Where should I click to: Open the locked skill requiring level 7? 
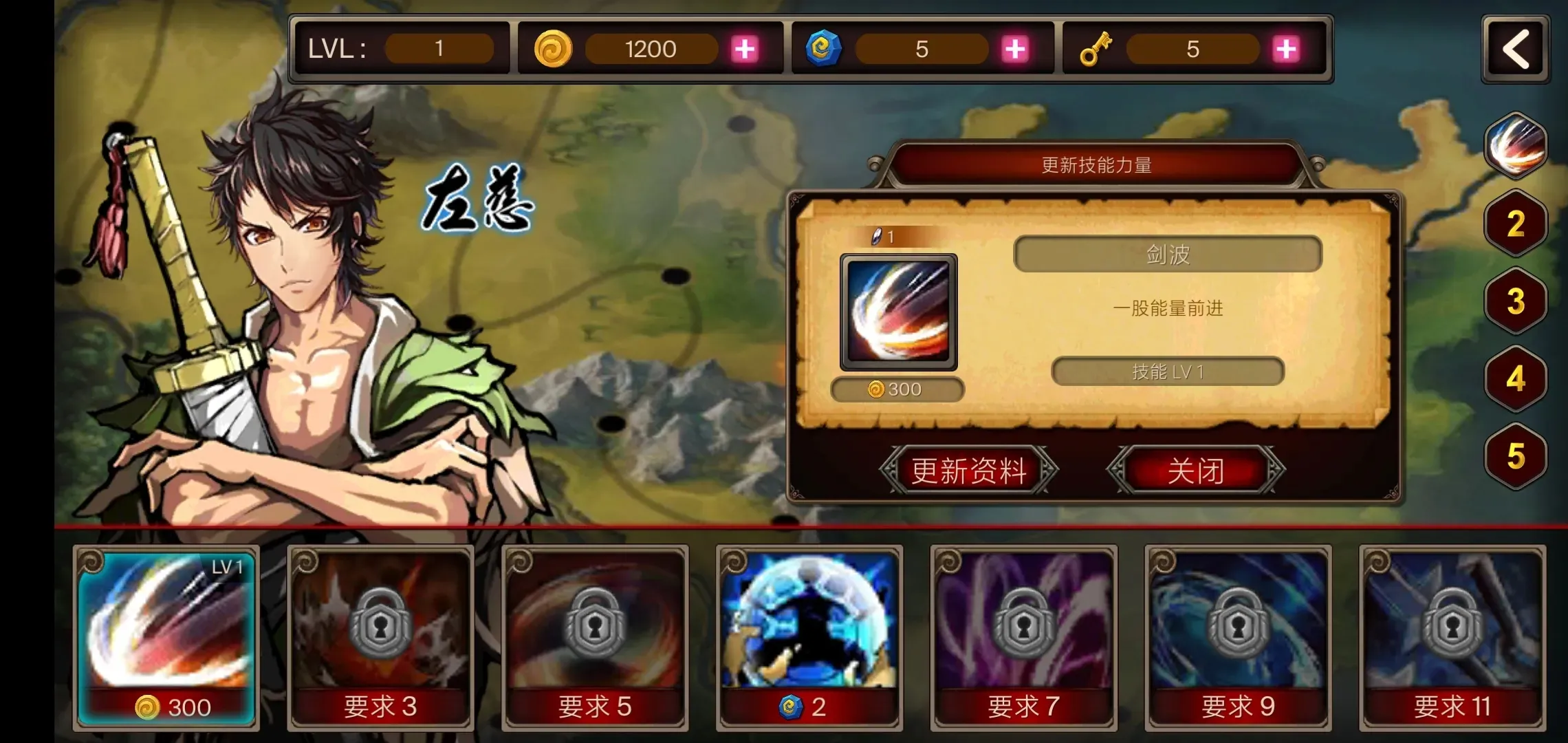(x=1023, y=640)
